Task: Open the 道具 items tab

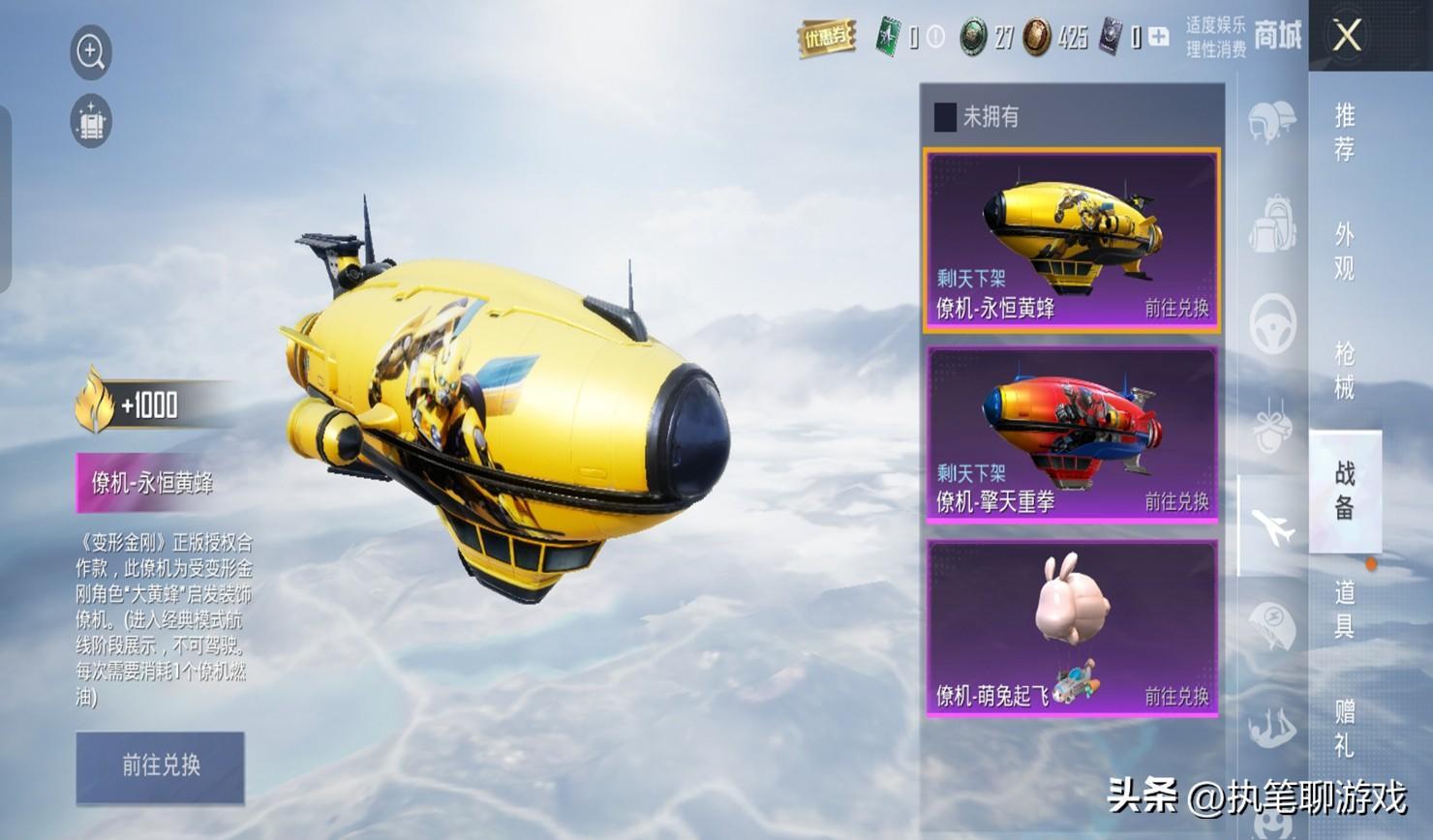Action: [x=1344, y=609]
